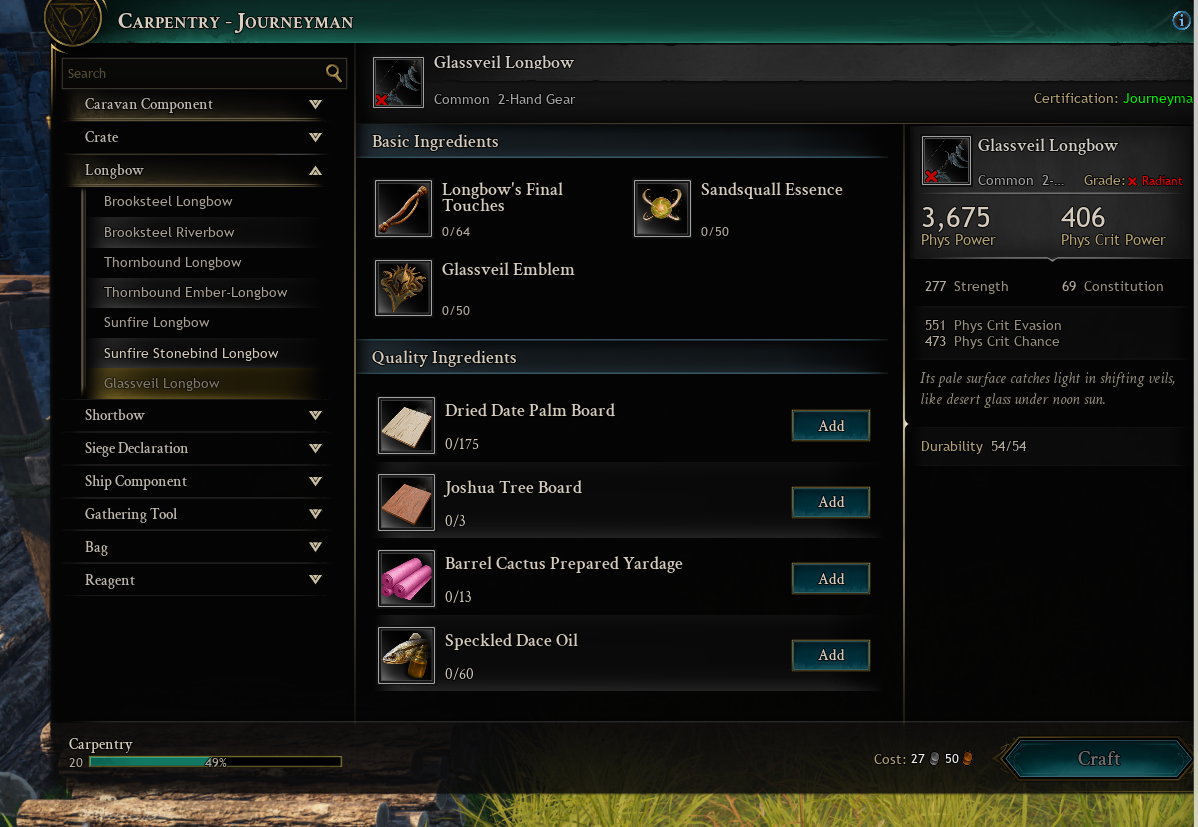Screen dimensions: 1198x827
Task: Add Barrel Cactus Prepared Yardage
Action: pos(831,579)
